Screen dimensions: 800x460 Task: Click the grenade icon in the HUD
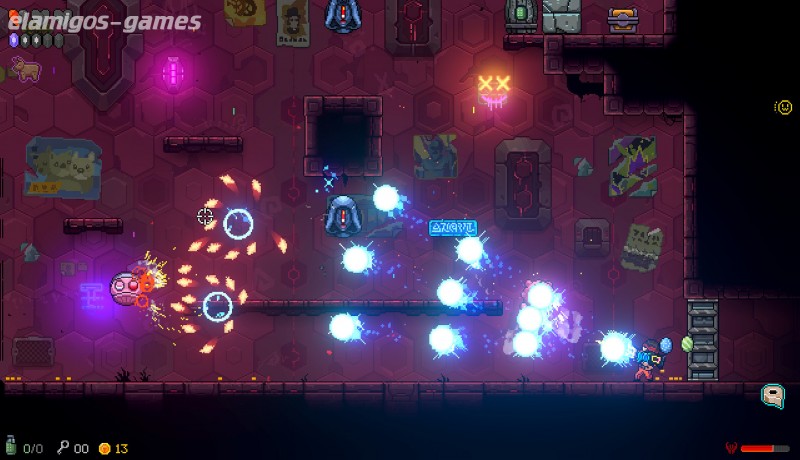(13, 448)
